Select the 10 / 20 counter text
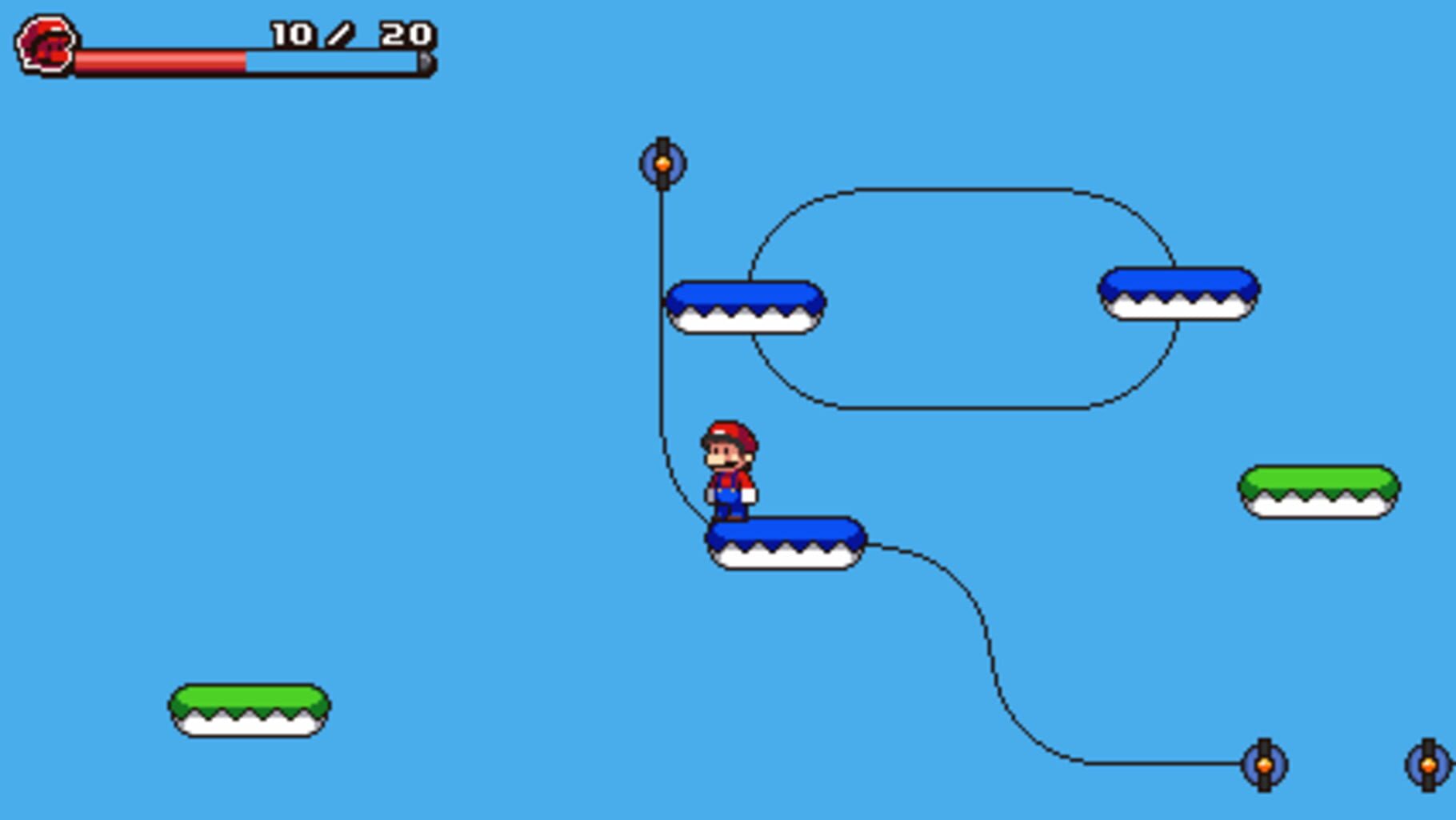Image resolution: width=1456 pixels, height=820 pixels. point(350,34)
